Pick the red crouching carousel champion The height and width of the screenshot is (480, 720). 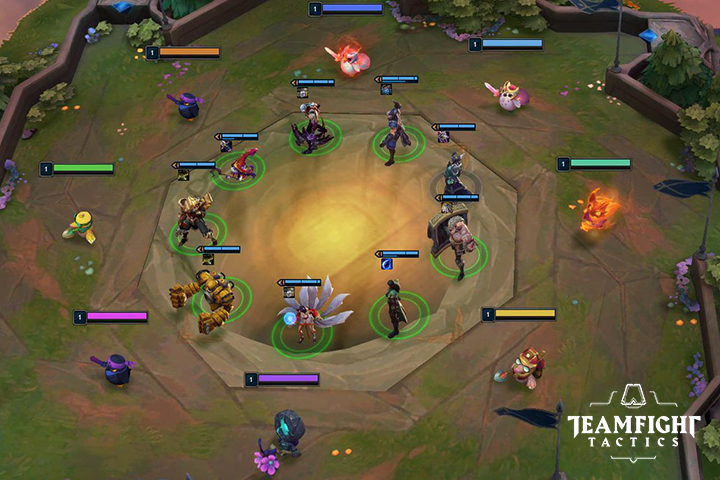(x=240, y=167)
